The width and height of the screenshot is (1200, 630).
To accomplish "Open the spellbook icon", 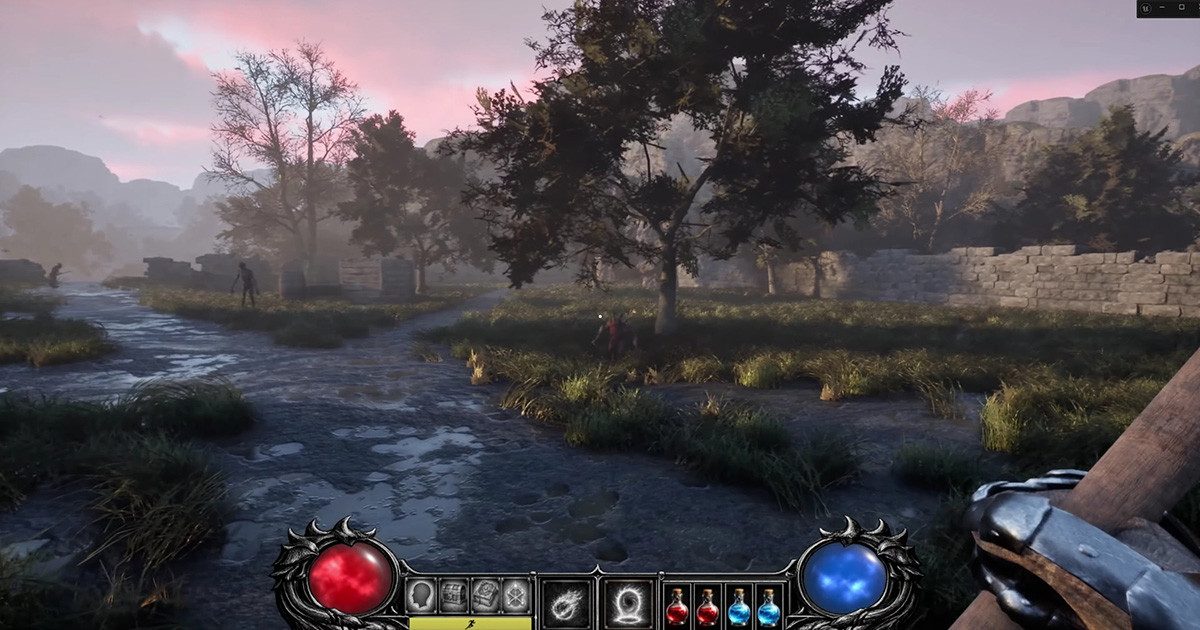I will pyautogui.click(x=485, y=595).
